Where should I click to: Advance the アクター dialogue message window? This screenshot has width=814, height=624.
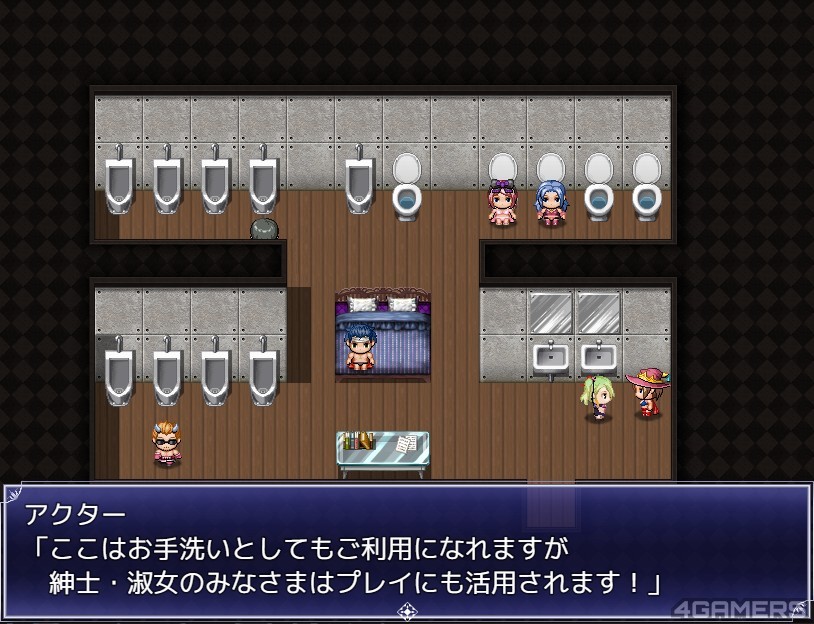pos(406,550)
